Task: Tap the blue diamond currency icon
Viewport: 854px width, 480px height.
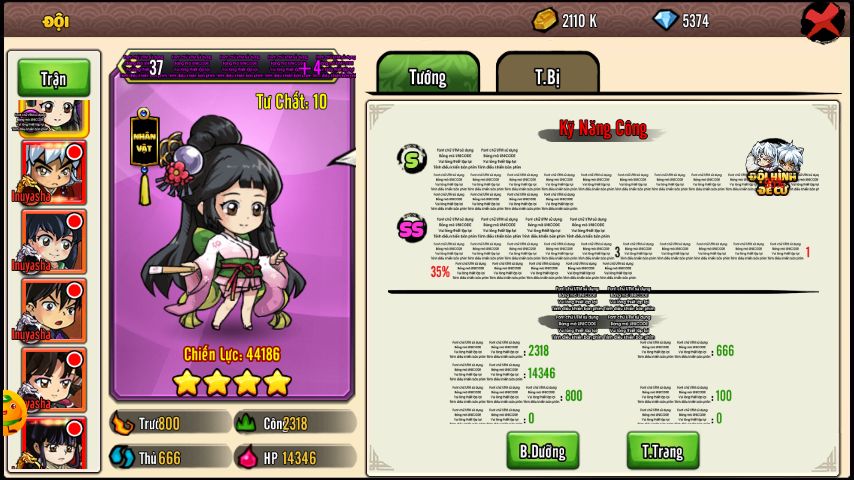Action: point(664,20)
